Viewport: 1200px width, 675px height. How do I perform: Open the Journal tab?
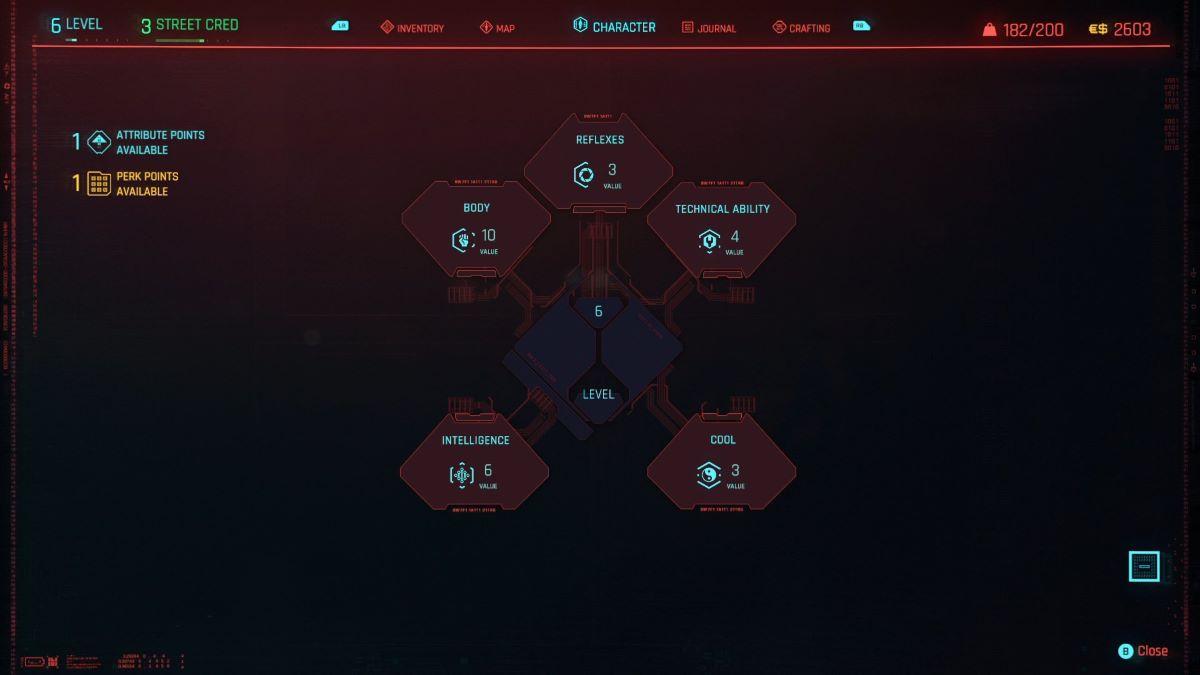point(709,28)
